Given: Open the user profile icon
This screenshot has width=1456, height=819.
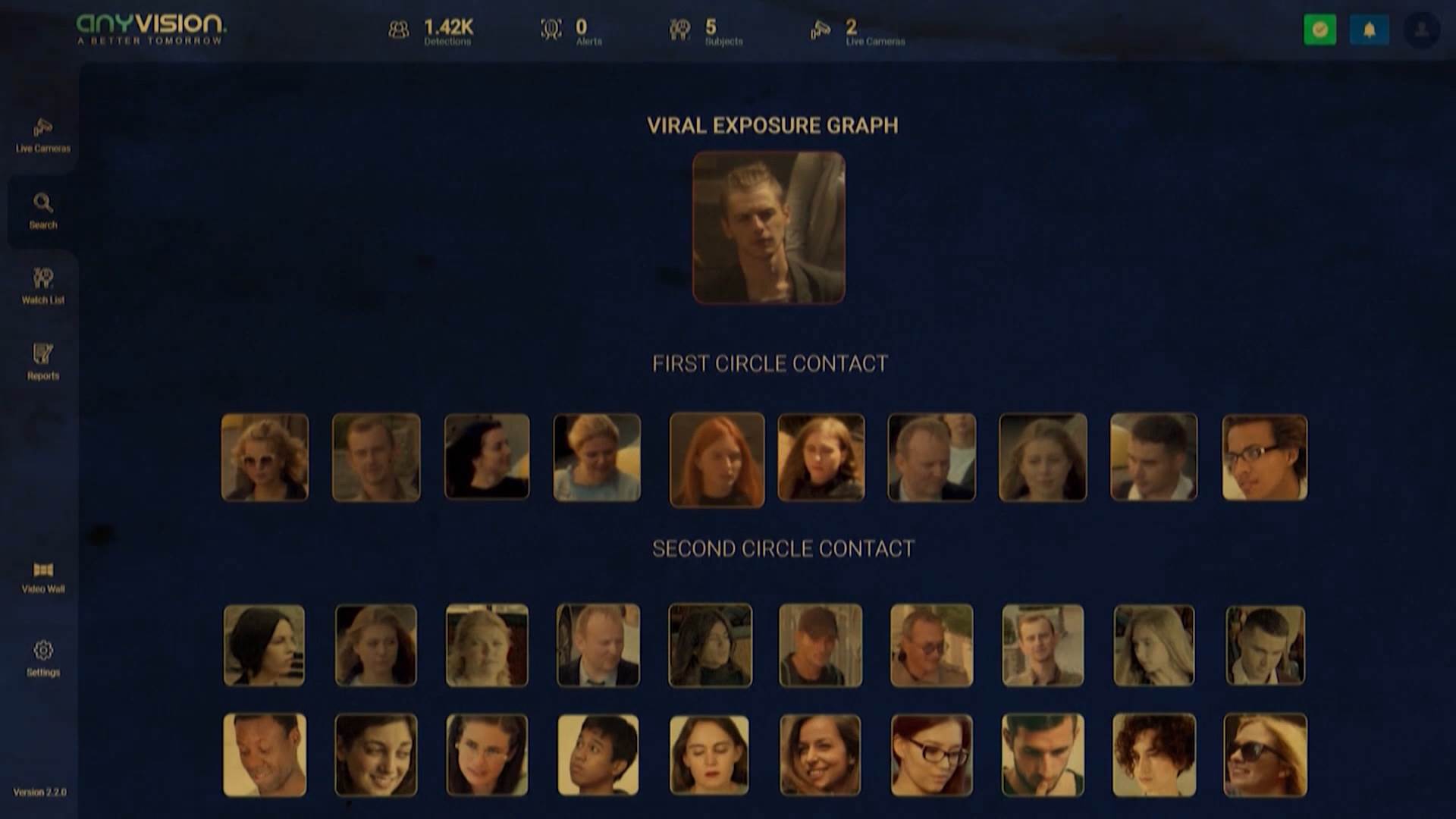Looking at the screenshot, I should click(x=1421, y=30).
